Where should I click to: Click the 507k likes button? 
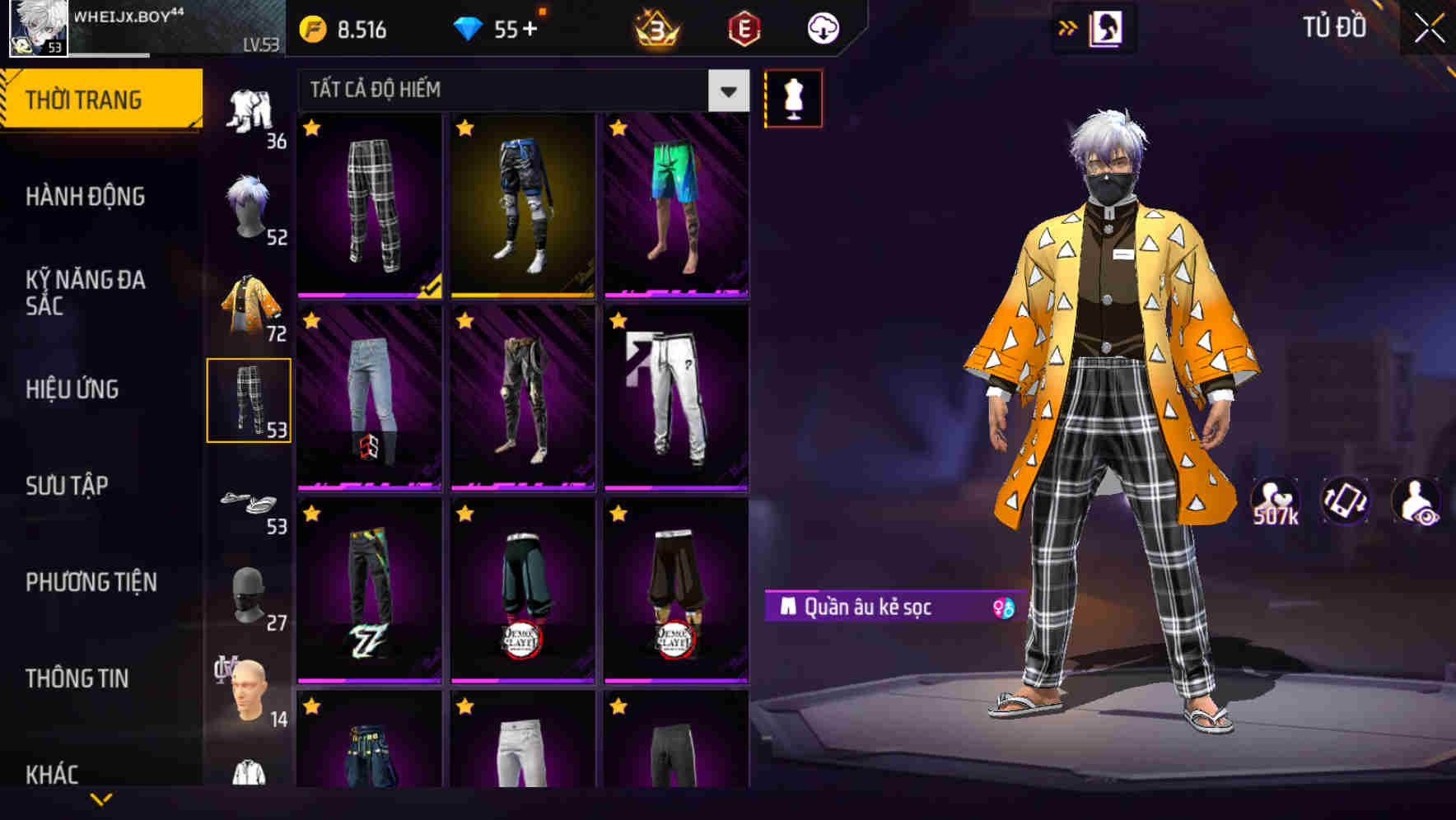coord(1274,502)
